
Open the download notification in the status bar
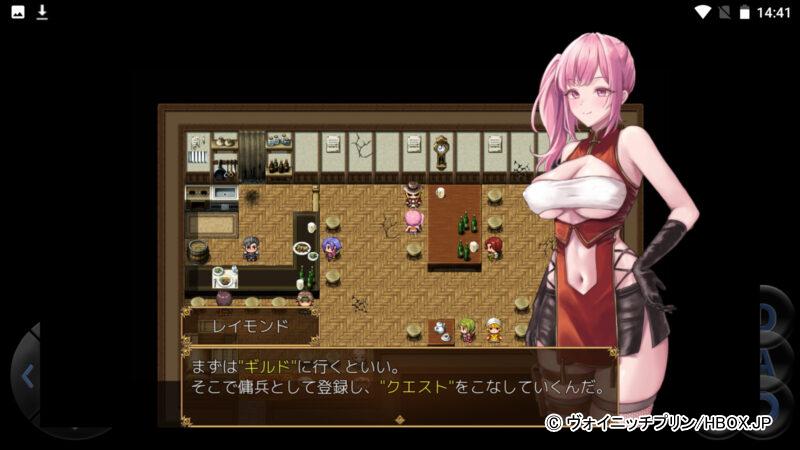tap(42, 12)
